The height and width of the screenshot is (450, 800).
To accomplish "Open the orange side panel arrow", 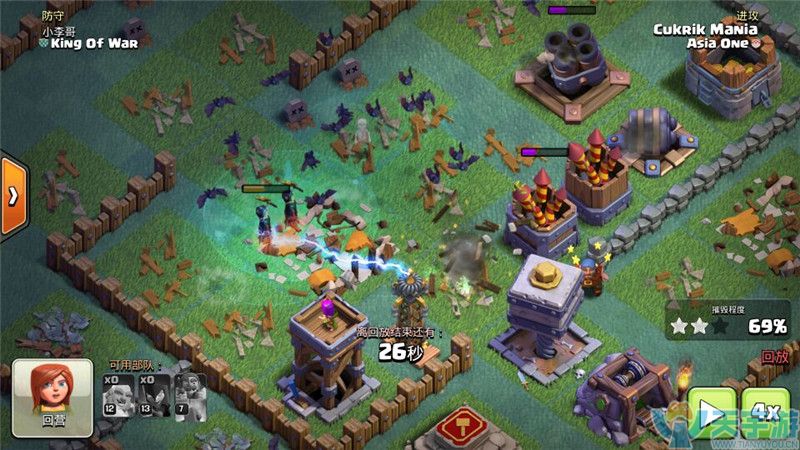I will tap(12, 196).
